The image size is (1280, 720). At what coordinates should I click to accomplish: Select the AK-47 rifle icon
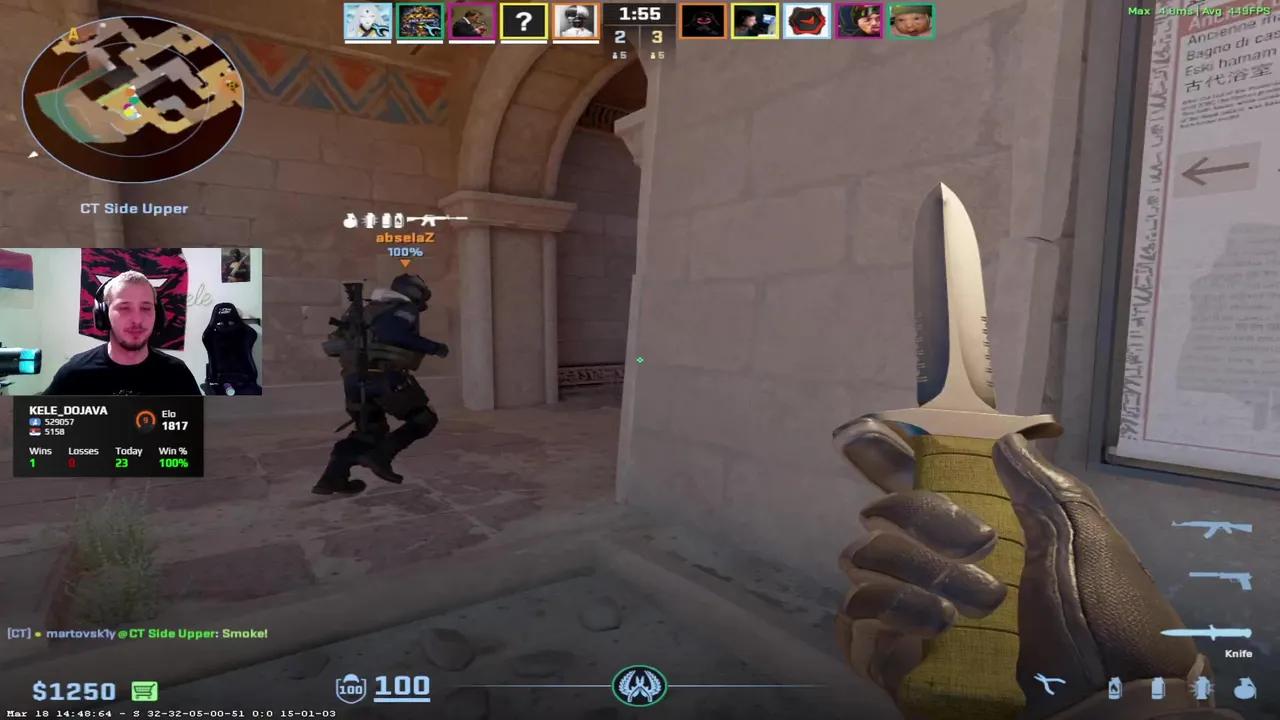(x=1210, y=527)
